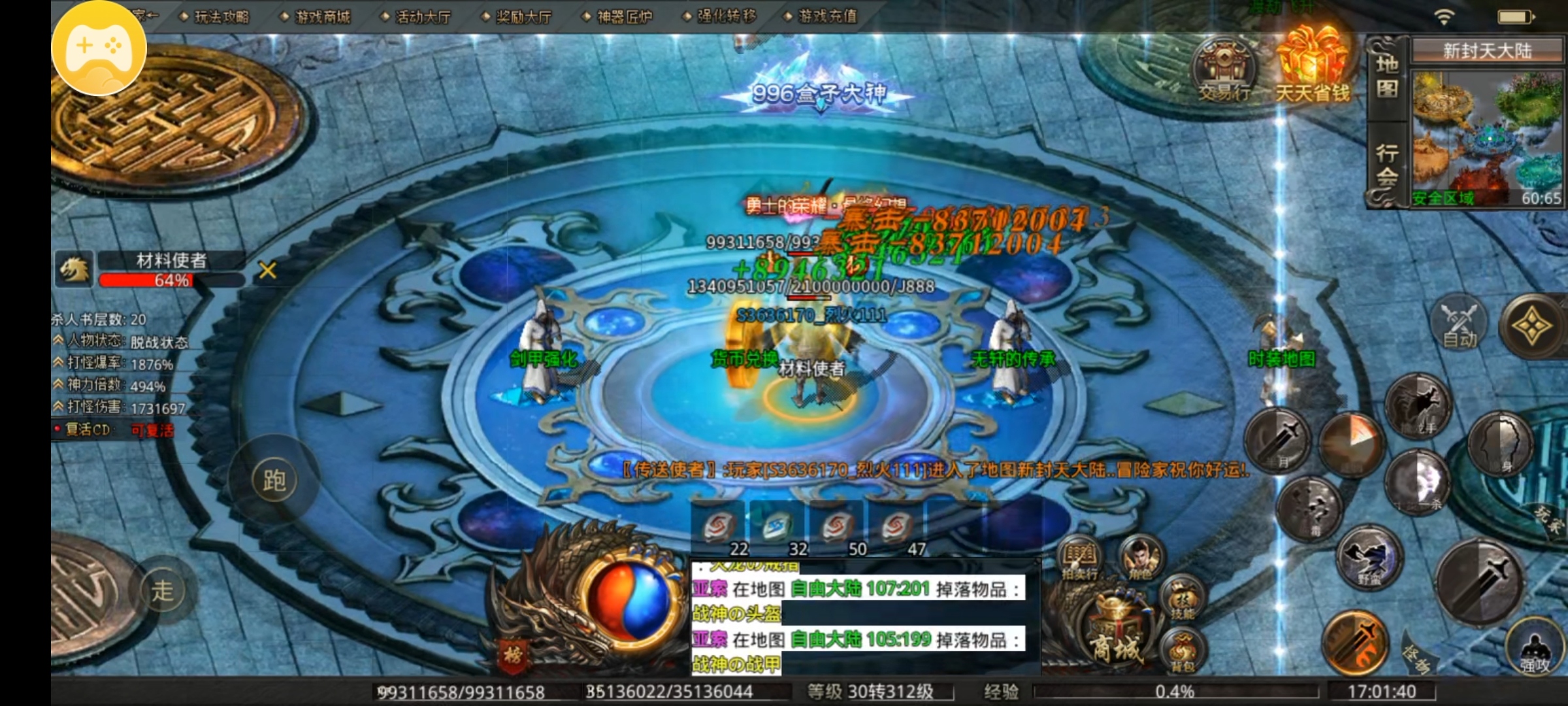Click the yellow gamepad overlay icon

[99, 48]
